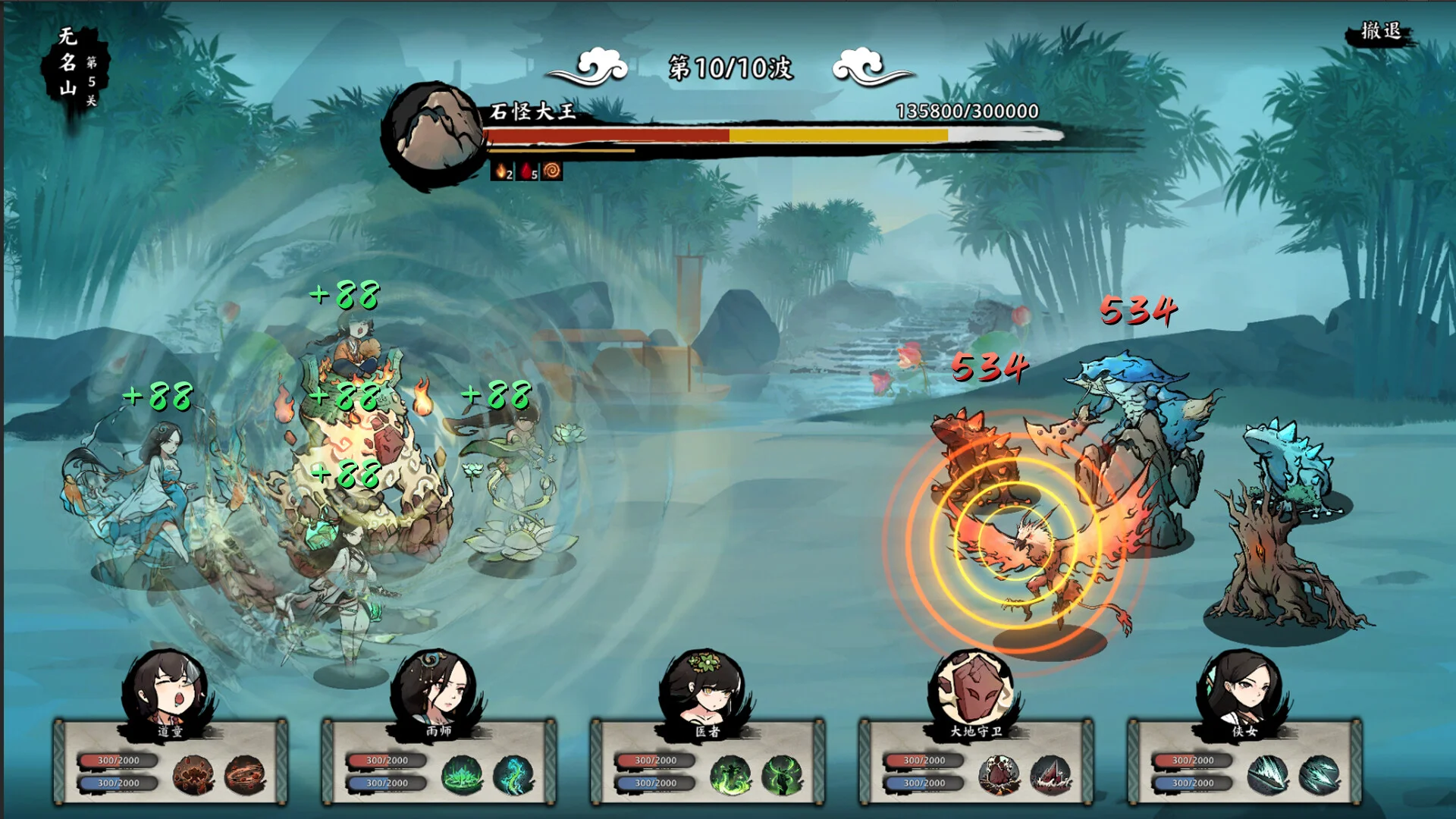
Task: Activate 大地守卫's red stone spike skill
Action: (x=1050, y=774)
